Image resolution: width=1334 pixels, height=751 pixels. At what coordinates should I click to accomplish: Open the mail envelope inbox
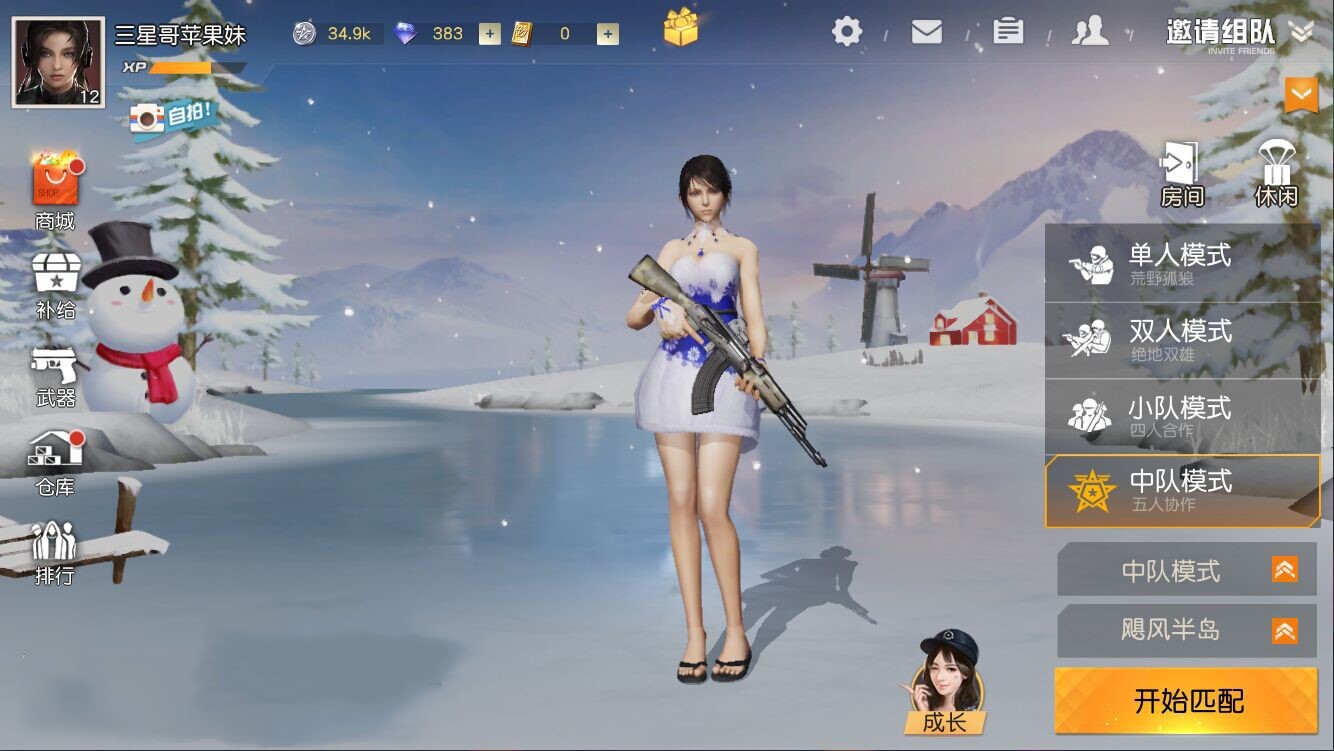[926, 32]
